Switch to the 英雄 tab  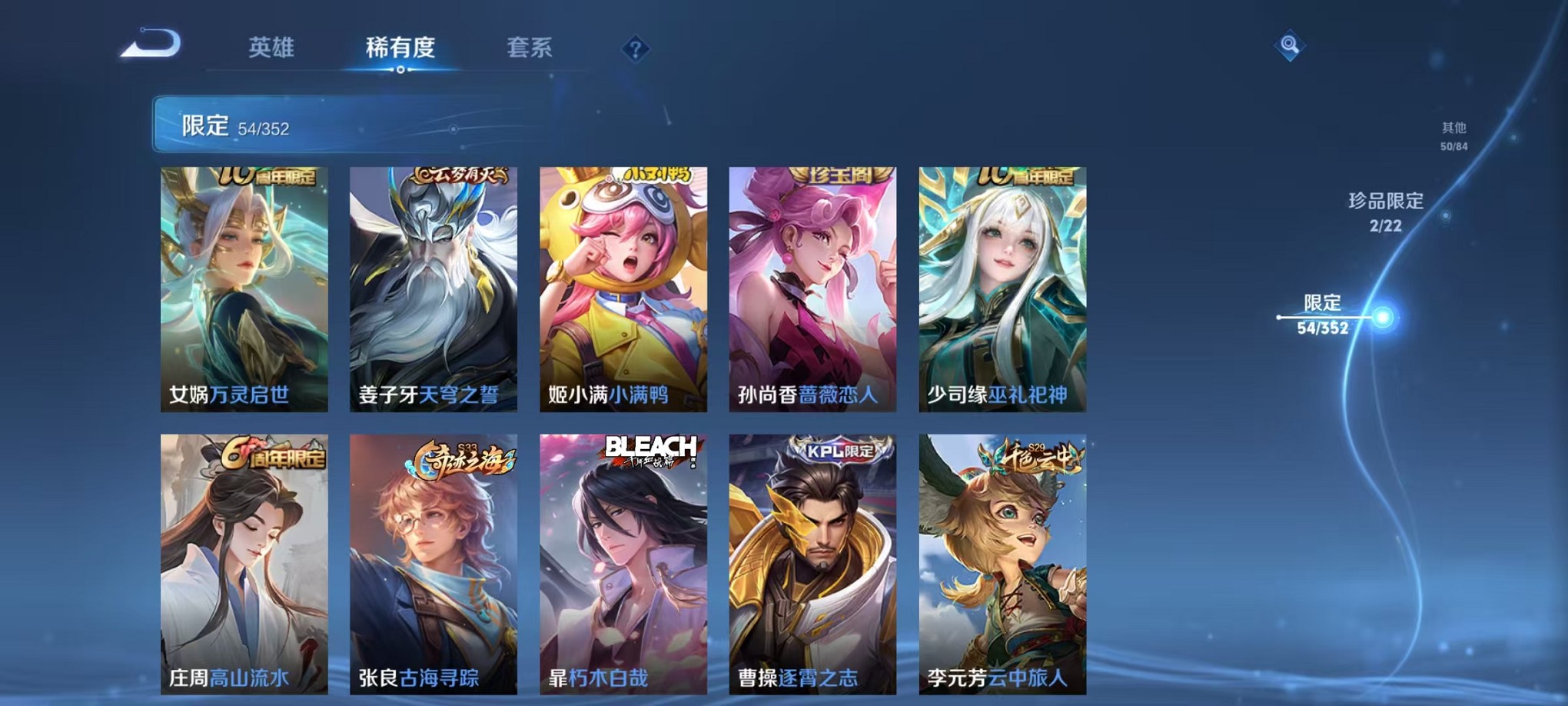pos(273,48)
